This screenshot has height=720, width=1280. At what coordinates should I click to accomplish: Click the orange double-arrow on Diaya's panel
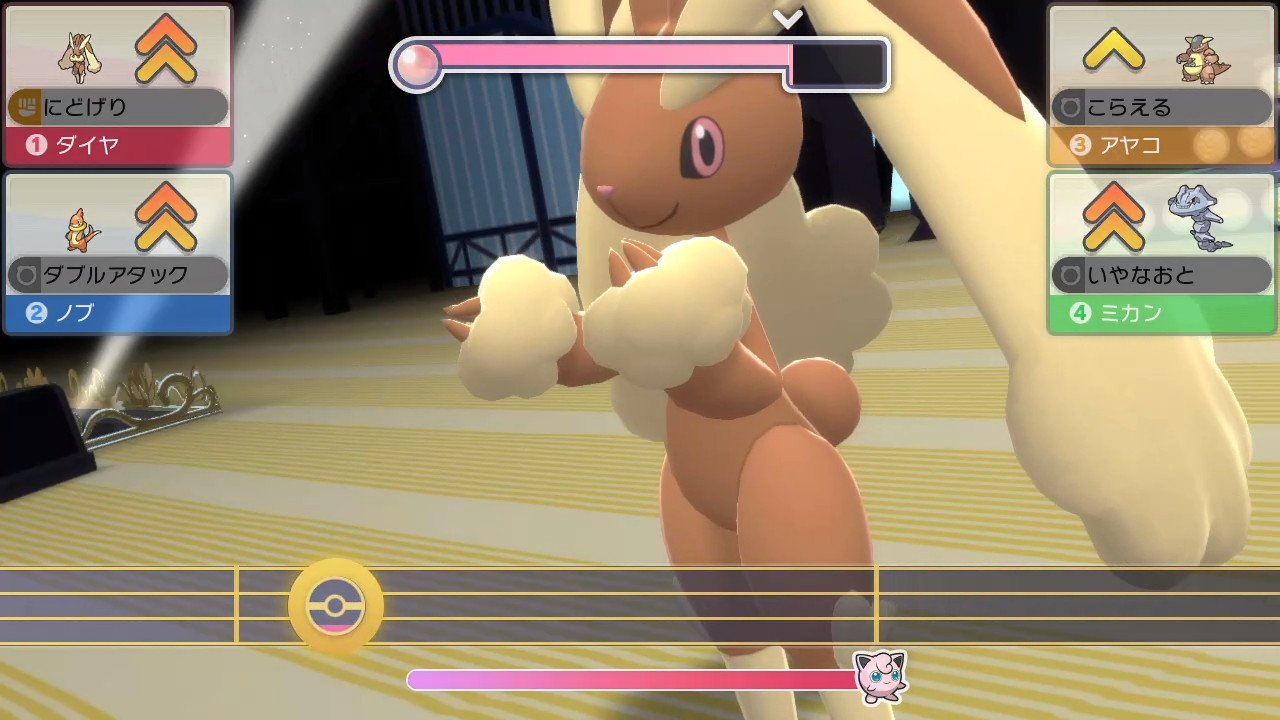(164, 48)
